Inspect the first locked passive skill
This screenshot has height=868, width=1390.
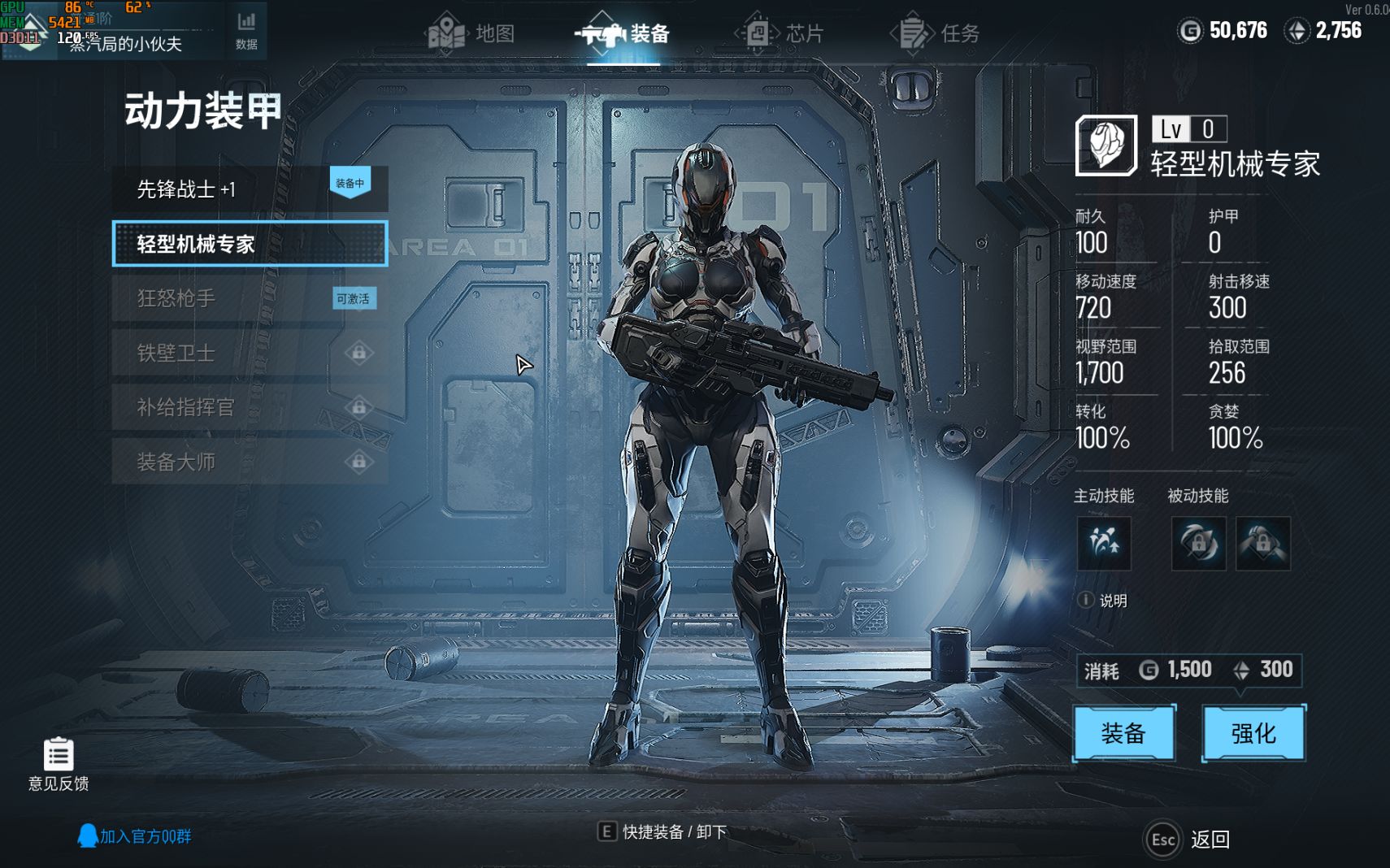pyautogui.click(x=1198, y=543)
